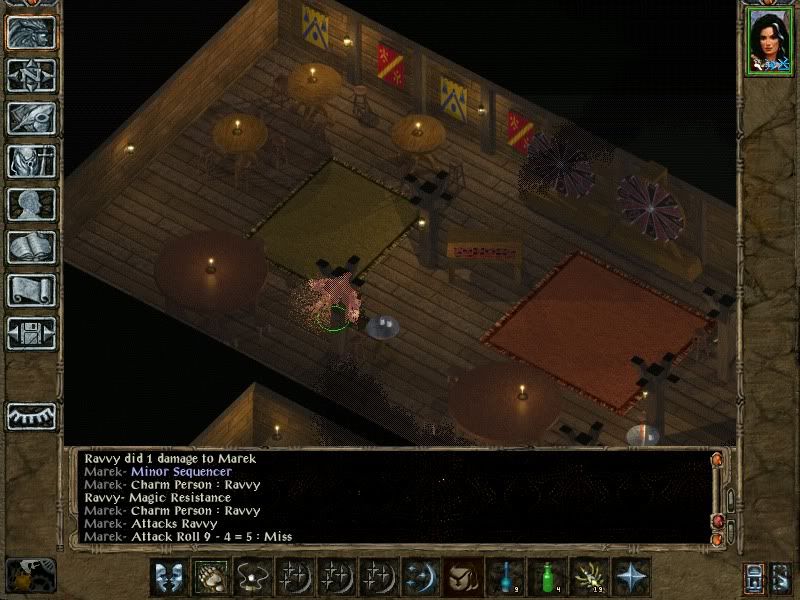Open the inventory screen

31,161
